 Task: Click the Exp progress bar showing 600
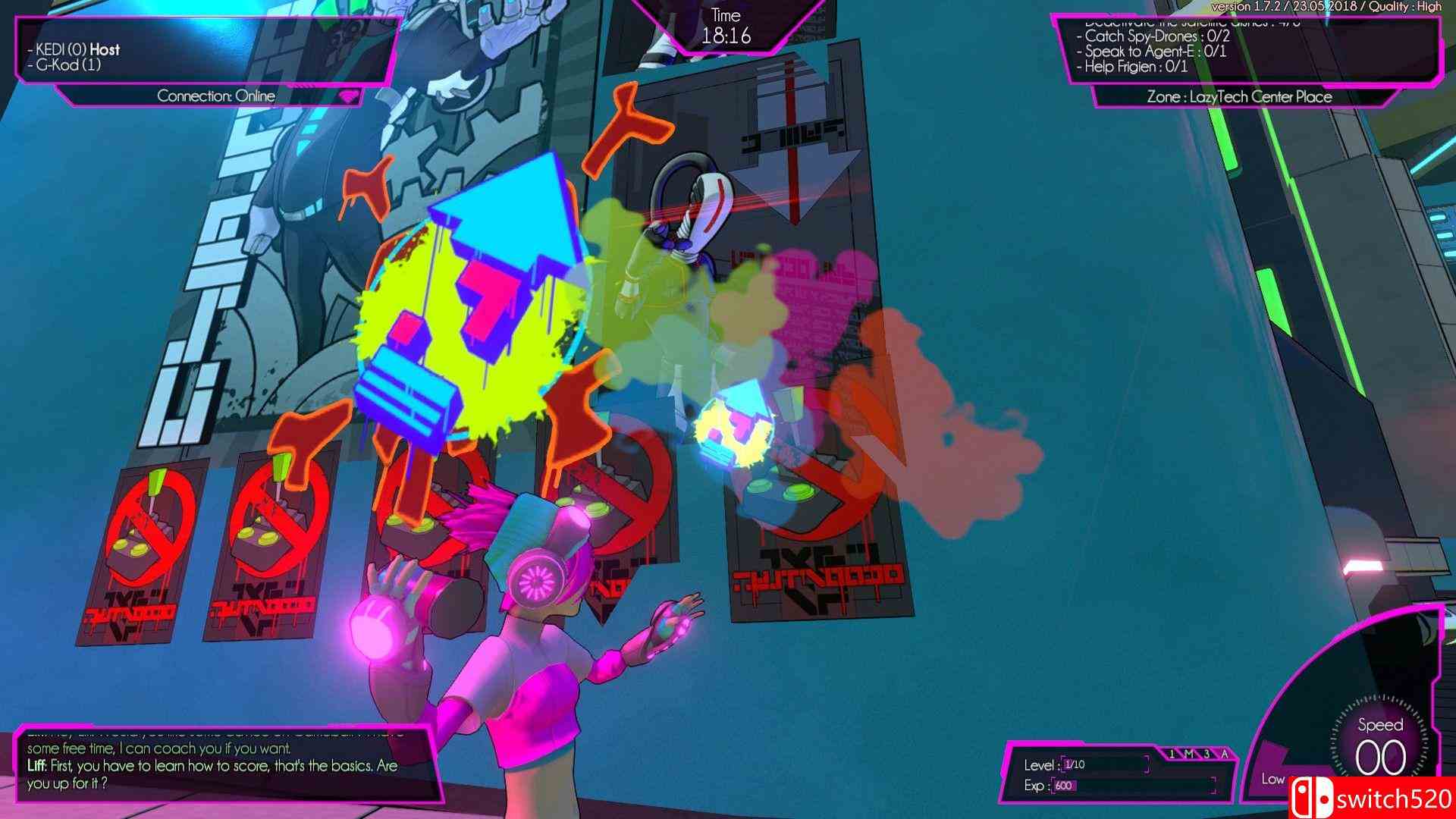(x=1071, y=786)
